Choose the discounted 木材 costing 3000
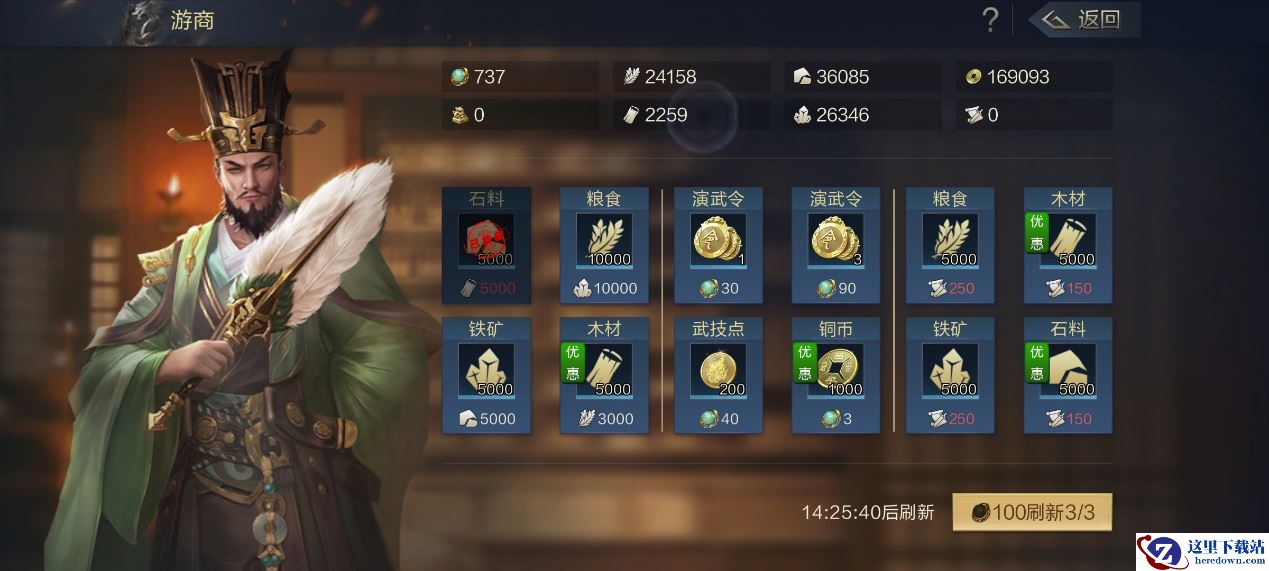The image size is (1269, 571). click(x=603, y=375)
